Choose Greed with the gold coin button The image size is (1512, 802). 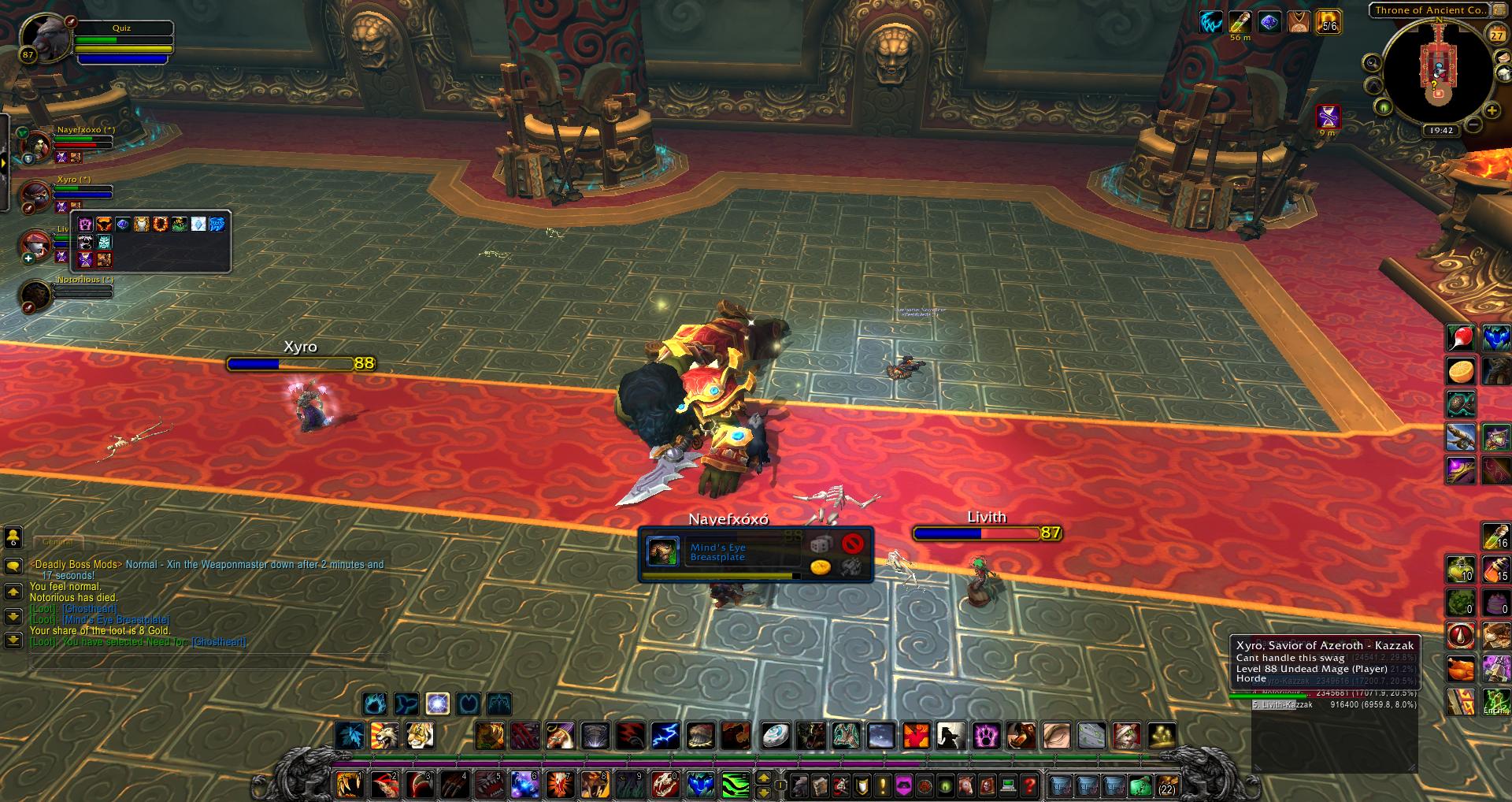pos(820,566)
